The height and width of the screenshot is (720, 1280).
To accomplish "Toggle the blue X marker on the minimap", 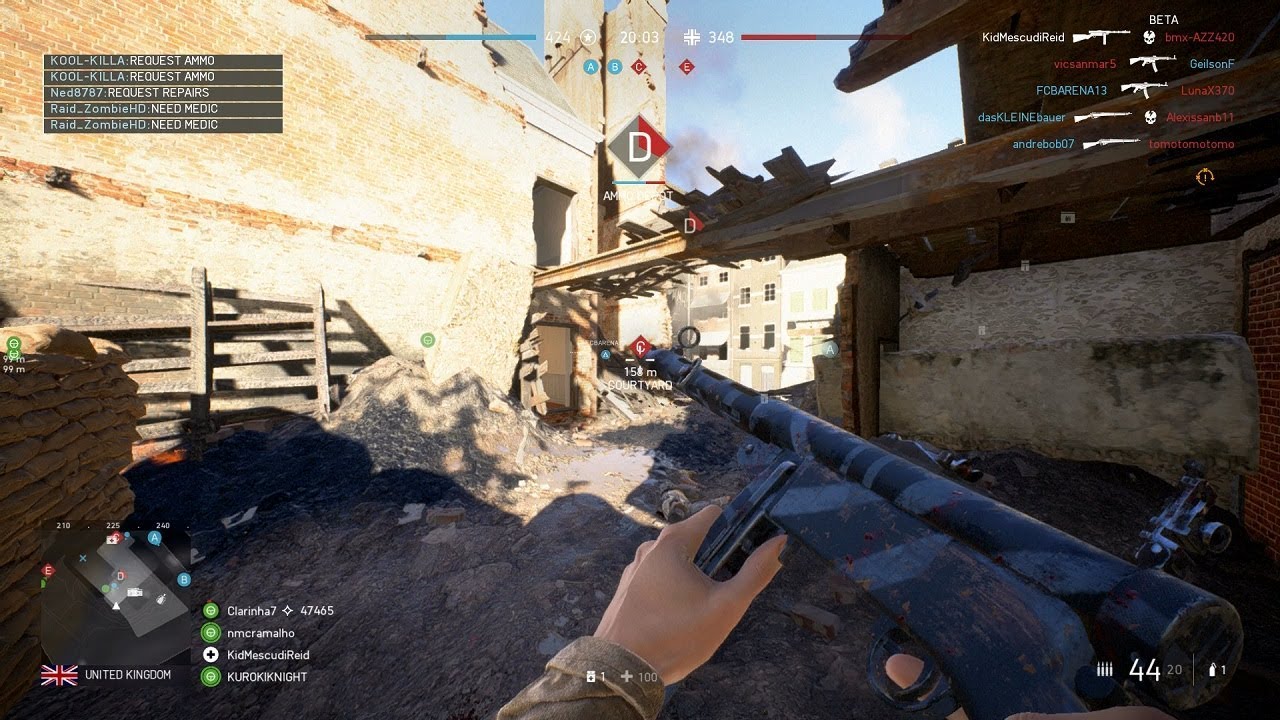I will point(83,558).
